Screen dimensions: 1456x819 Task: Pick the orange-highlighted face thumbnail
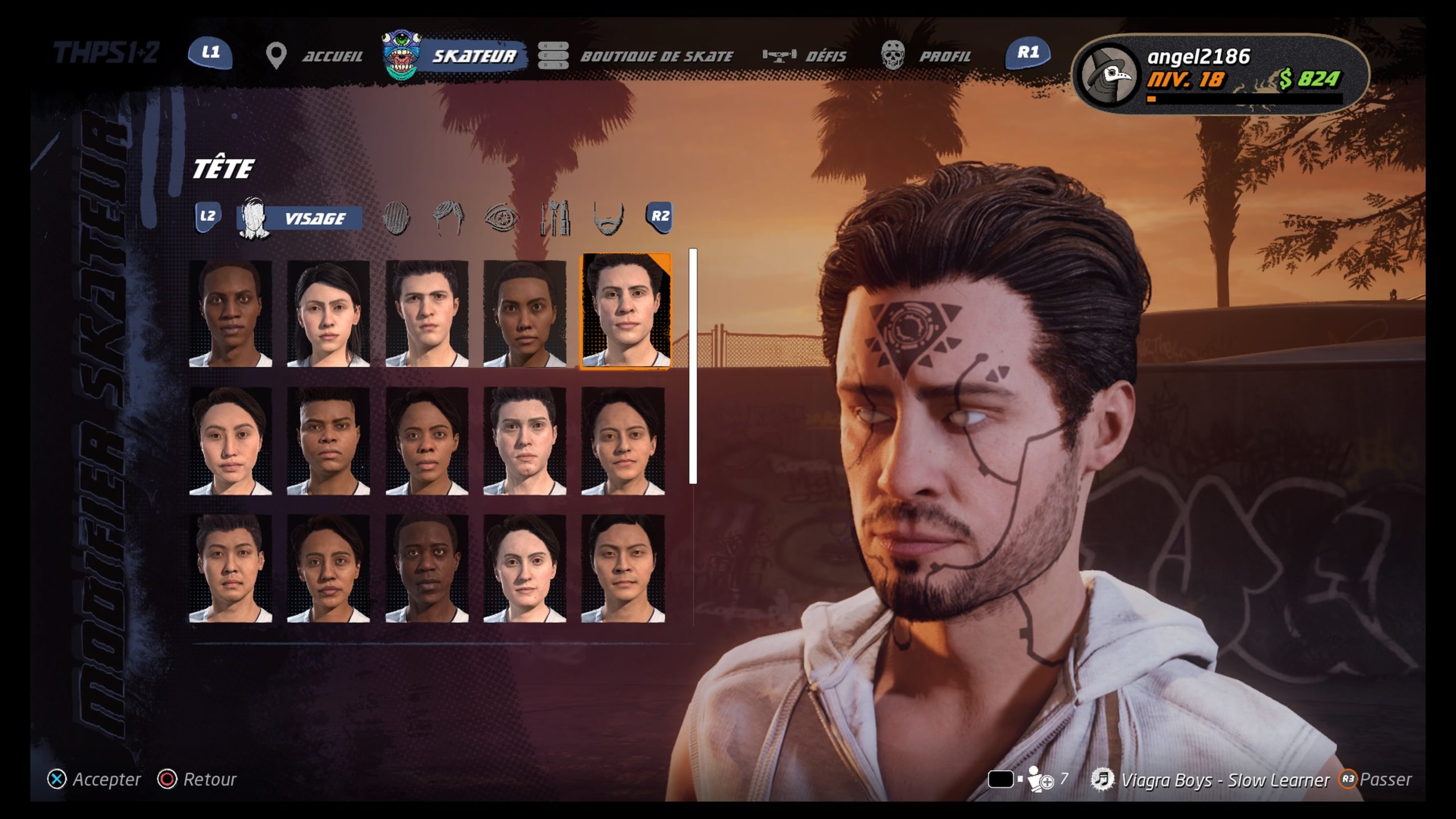click(625, 312)
